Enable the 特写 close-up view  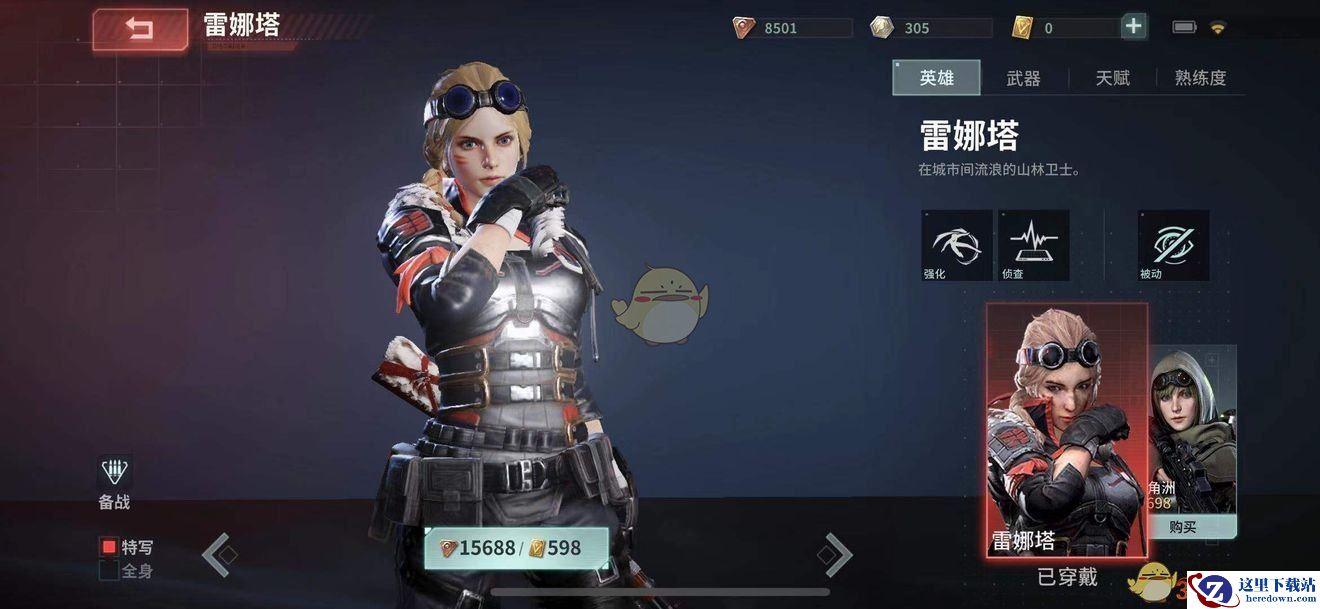point(110,547)
